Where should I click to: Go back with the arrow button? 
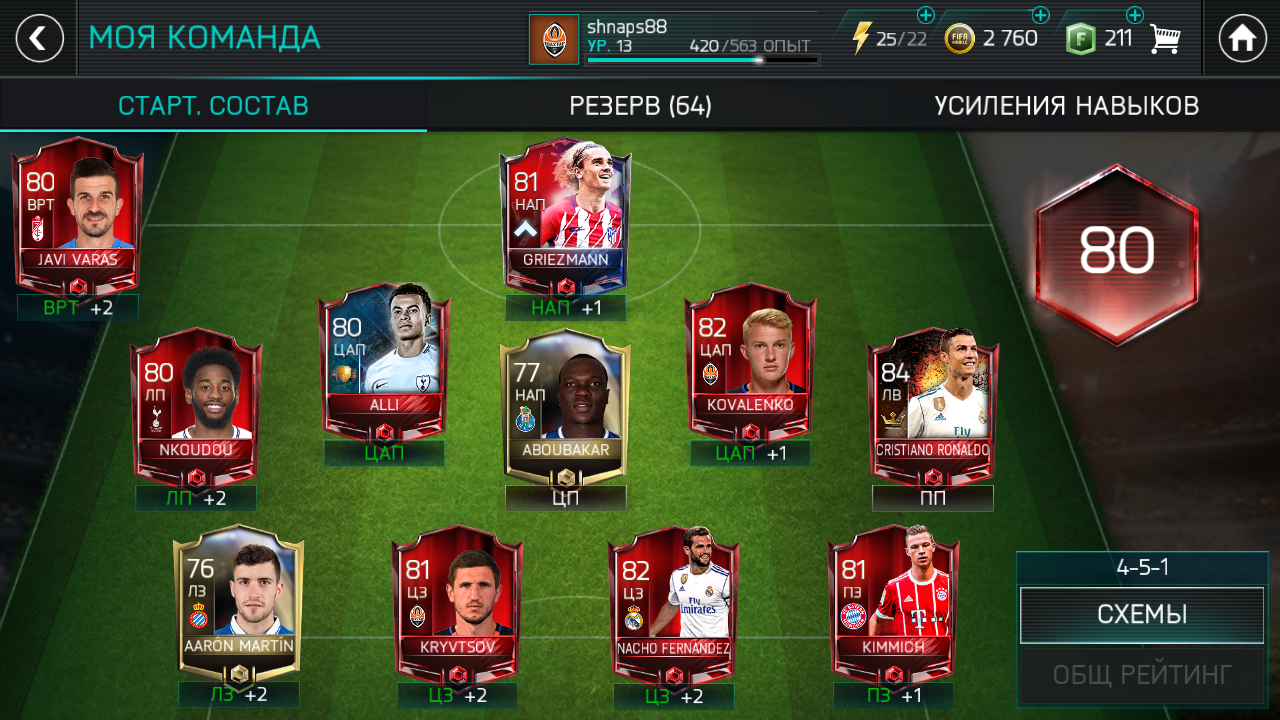pos(39,39)
